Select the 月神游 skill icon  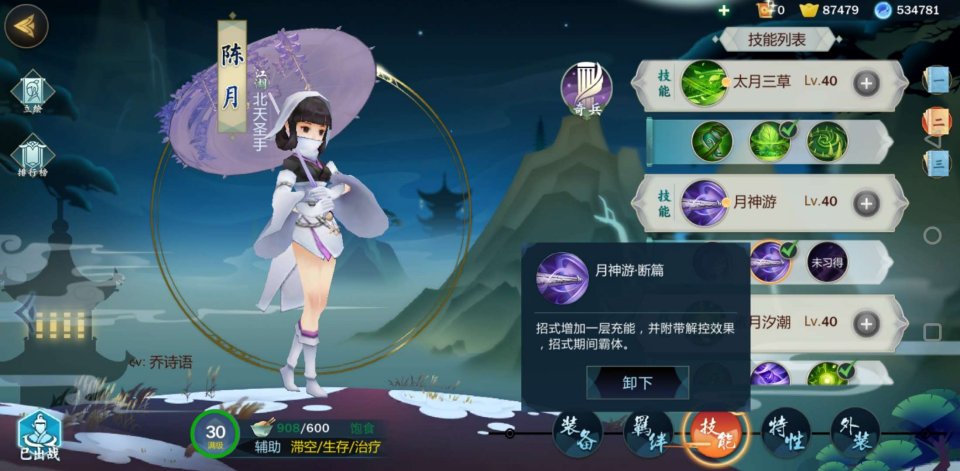click(704, 203)
